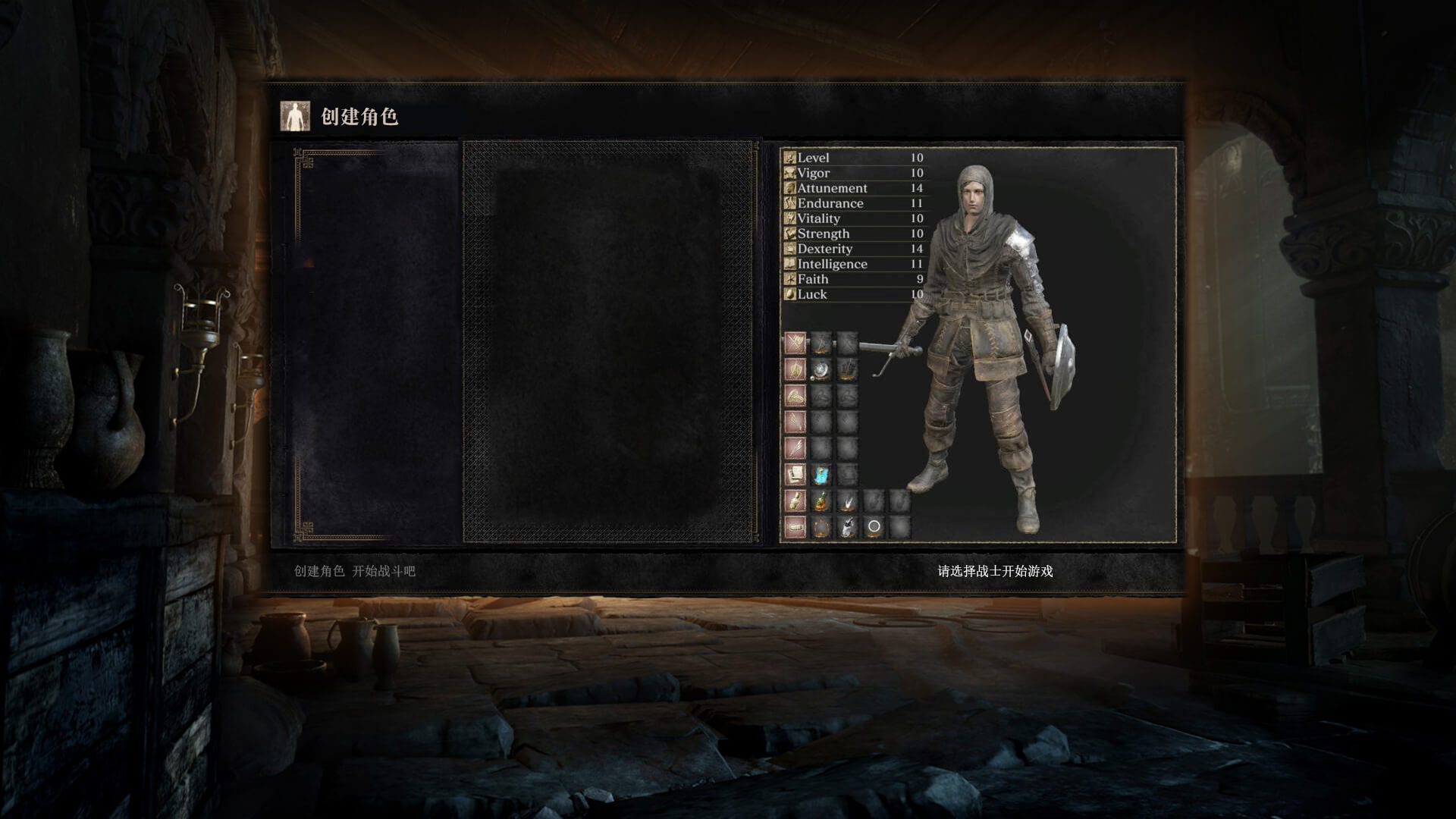Select the white gauntlet slot
Screen dimensions: 1456x819
847,526
